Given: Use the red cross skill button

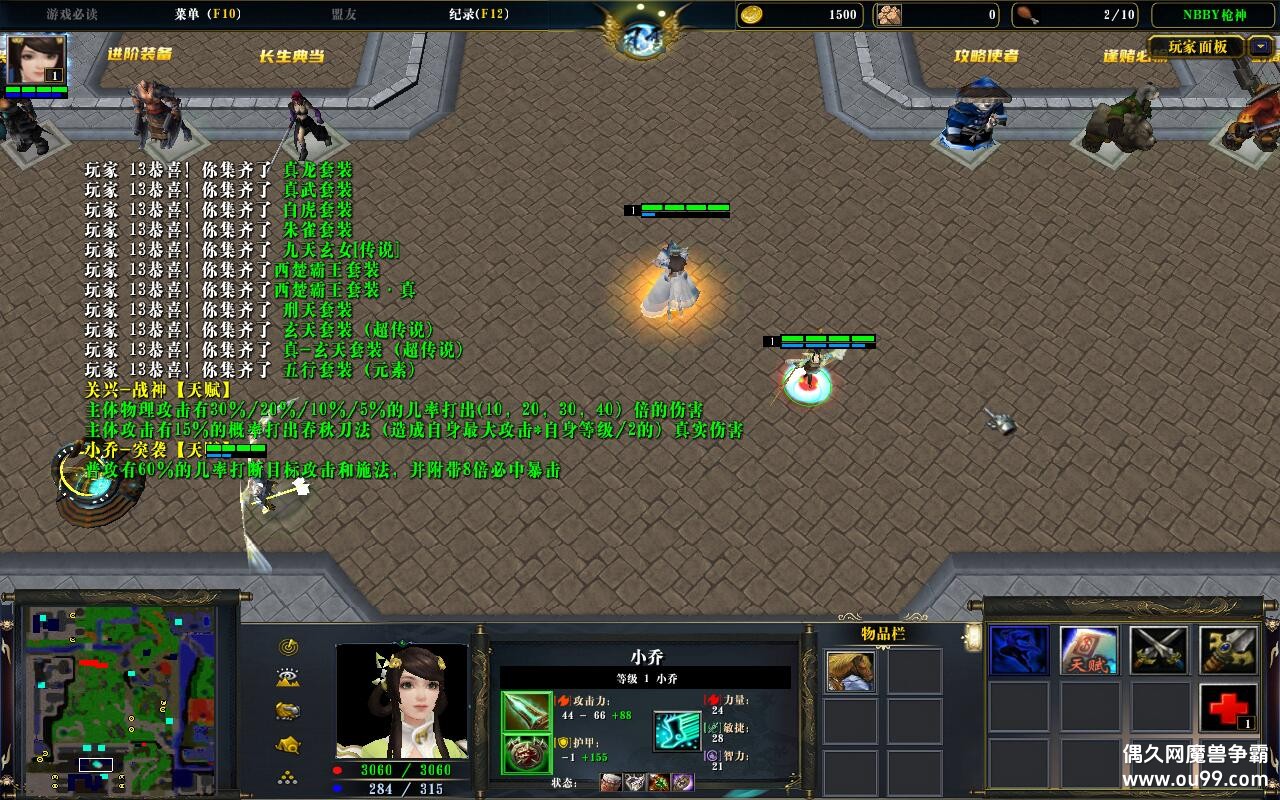Looking at the screenshot, I should click(x=1228, y=708).
